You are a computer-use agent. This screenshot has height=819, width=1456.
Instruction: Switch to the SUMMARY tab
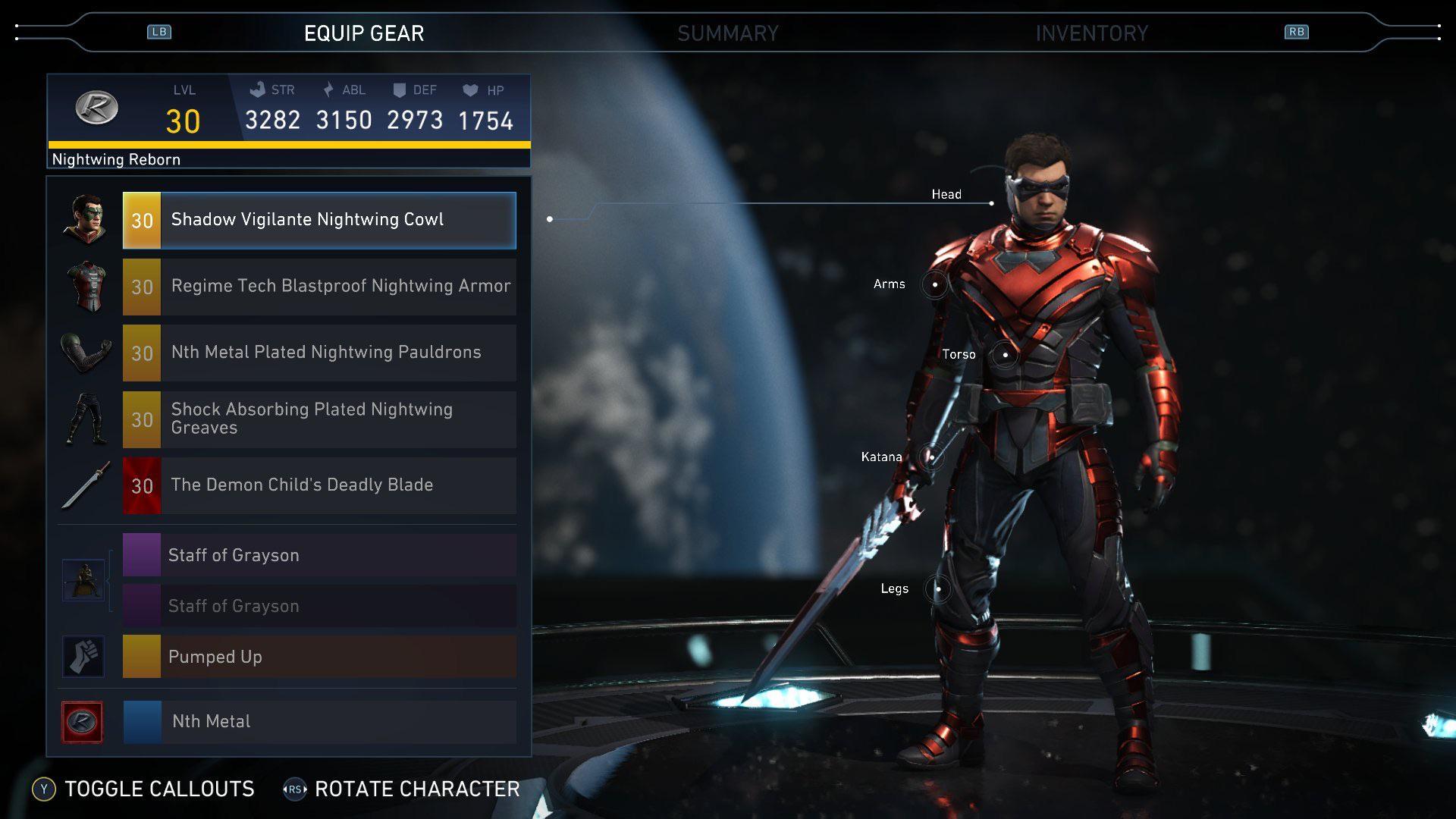[x=730, y=33]
